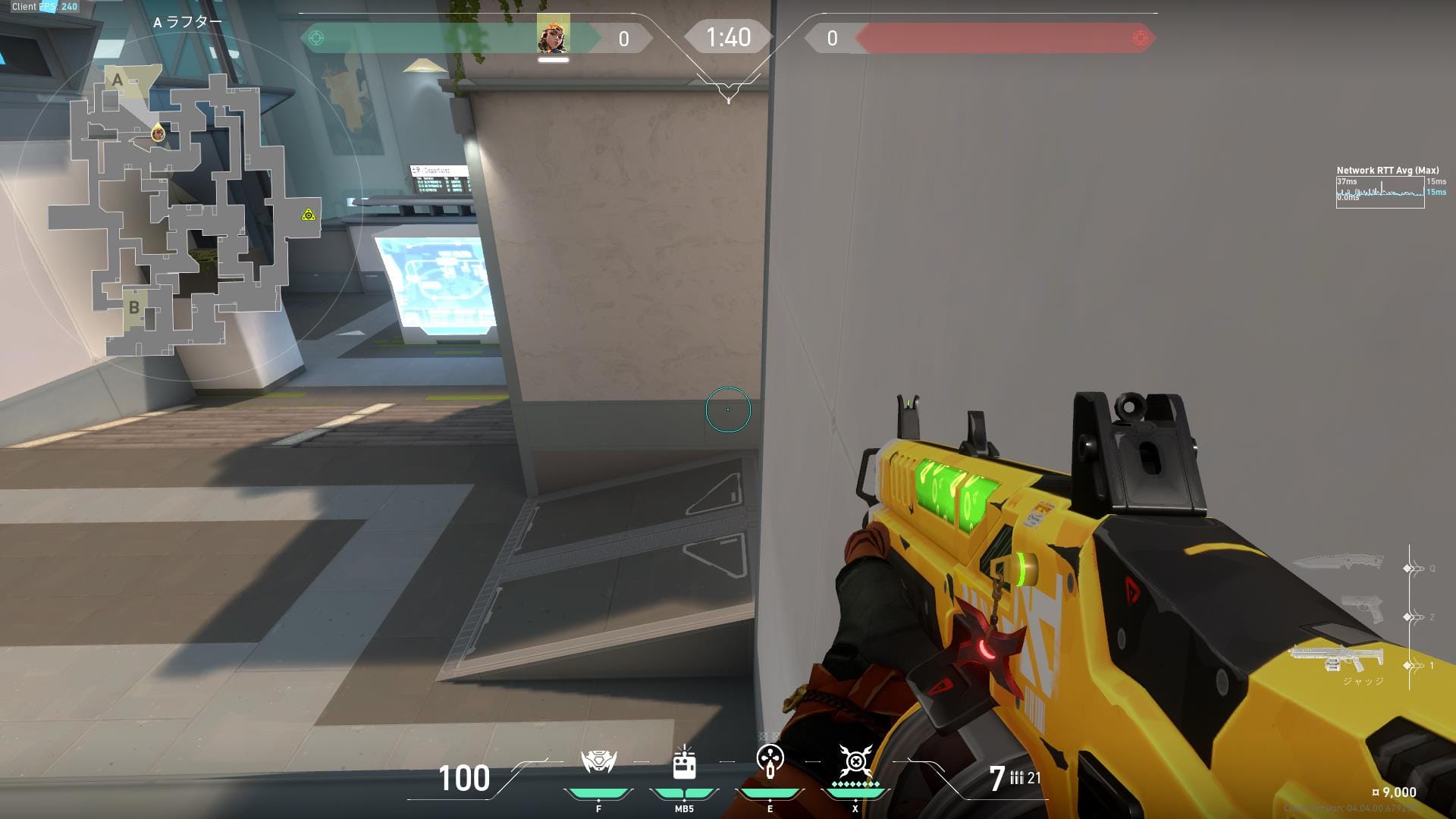Image resolution: width=1456 pixels, height=819 pixels.
Task: Select the pistol sidearm slot
Action: pyautogui.click(x=1361, y=609)
